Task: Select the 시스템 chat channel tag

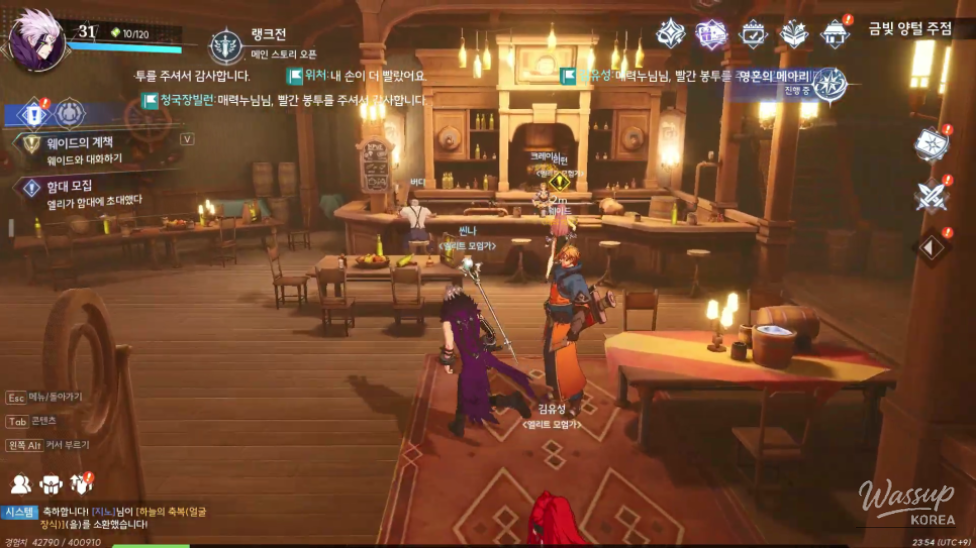Action: (x=21, y=512)
